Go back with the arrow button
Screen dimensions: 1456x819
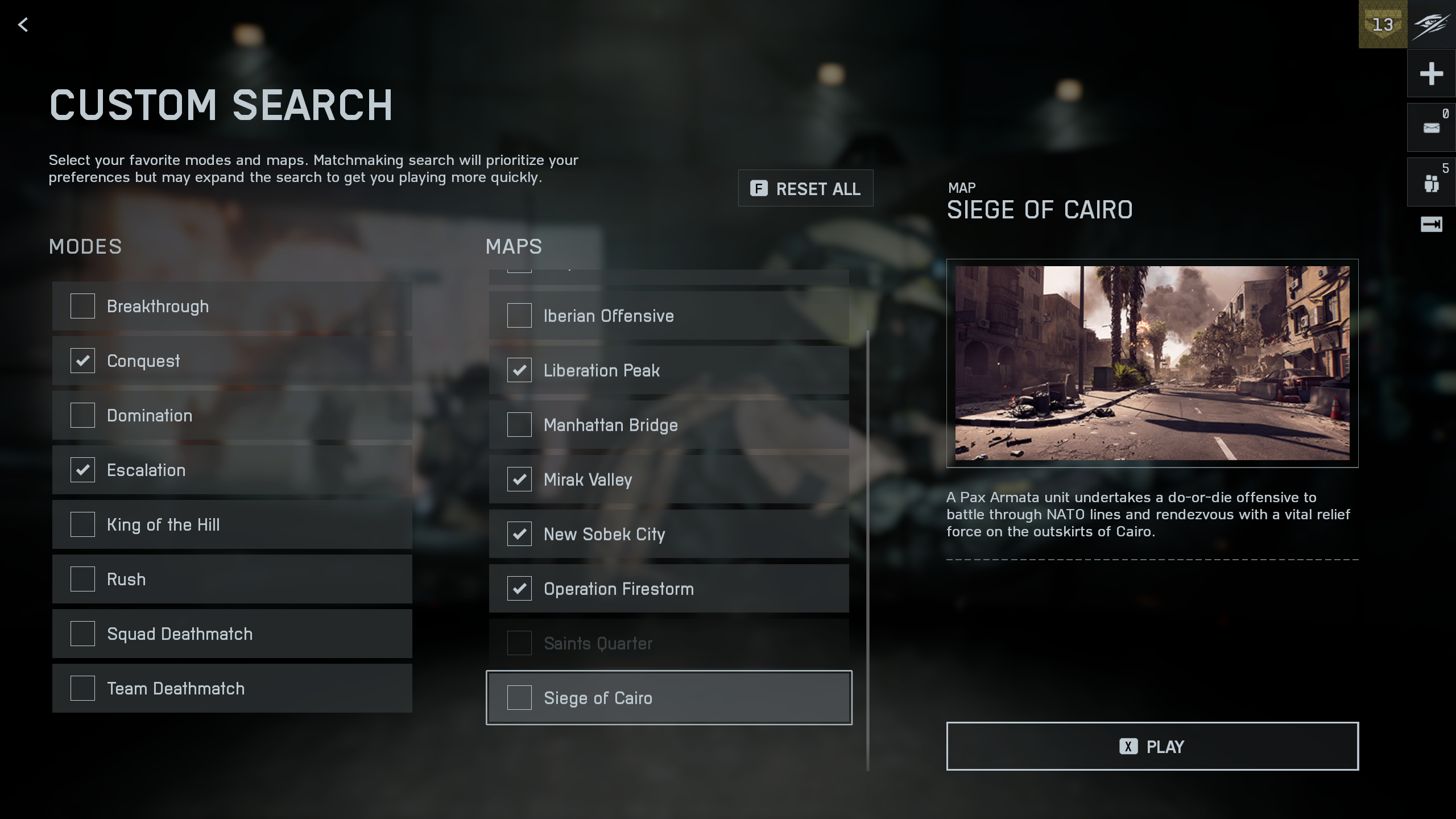coord(23,24)
